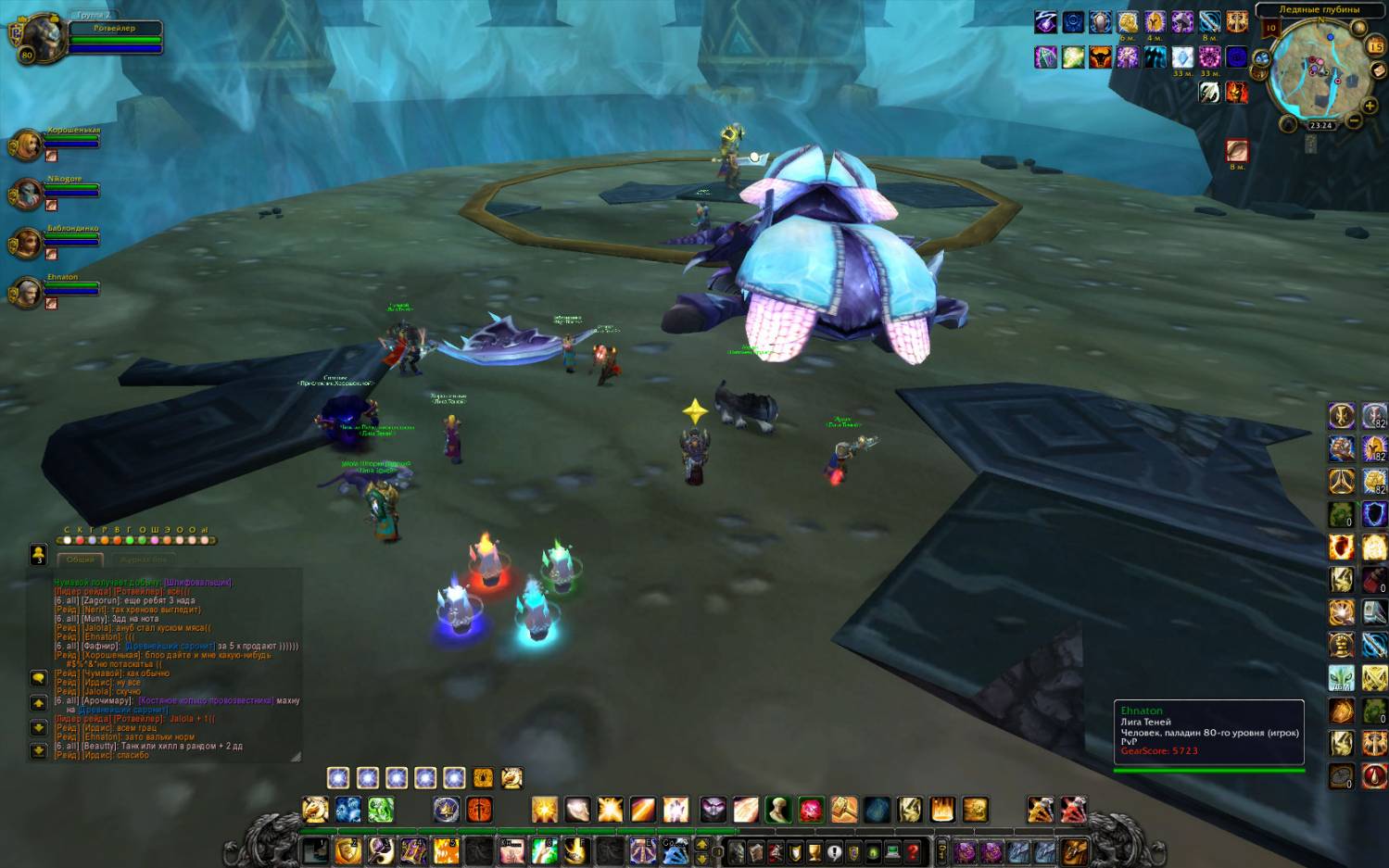Open the achievements golden chalice button

[814, 851]
